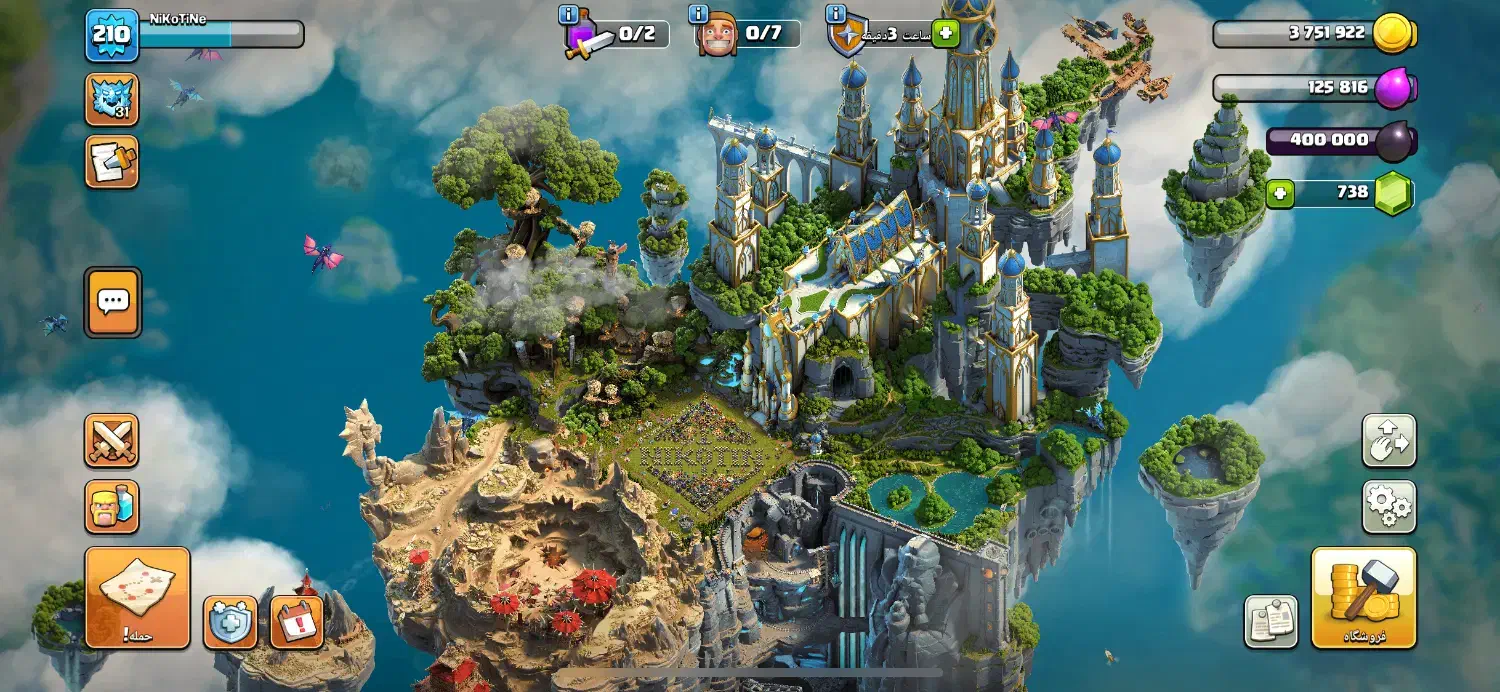
Task: Start an attack with the map button
Action: point(137,597)
